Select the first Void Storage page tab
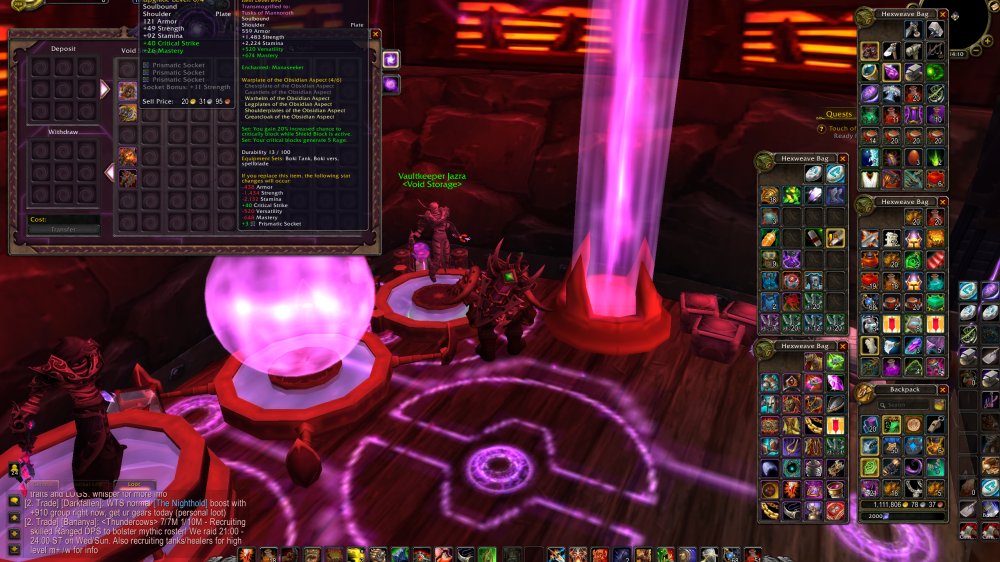The image size is (1000, 562). click(x=390, y=59)
